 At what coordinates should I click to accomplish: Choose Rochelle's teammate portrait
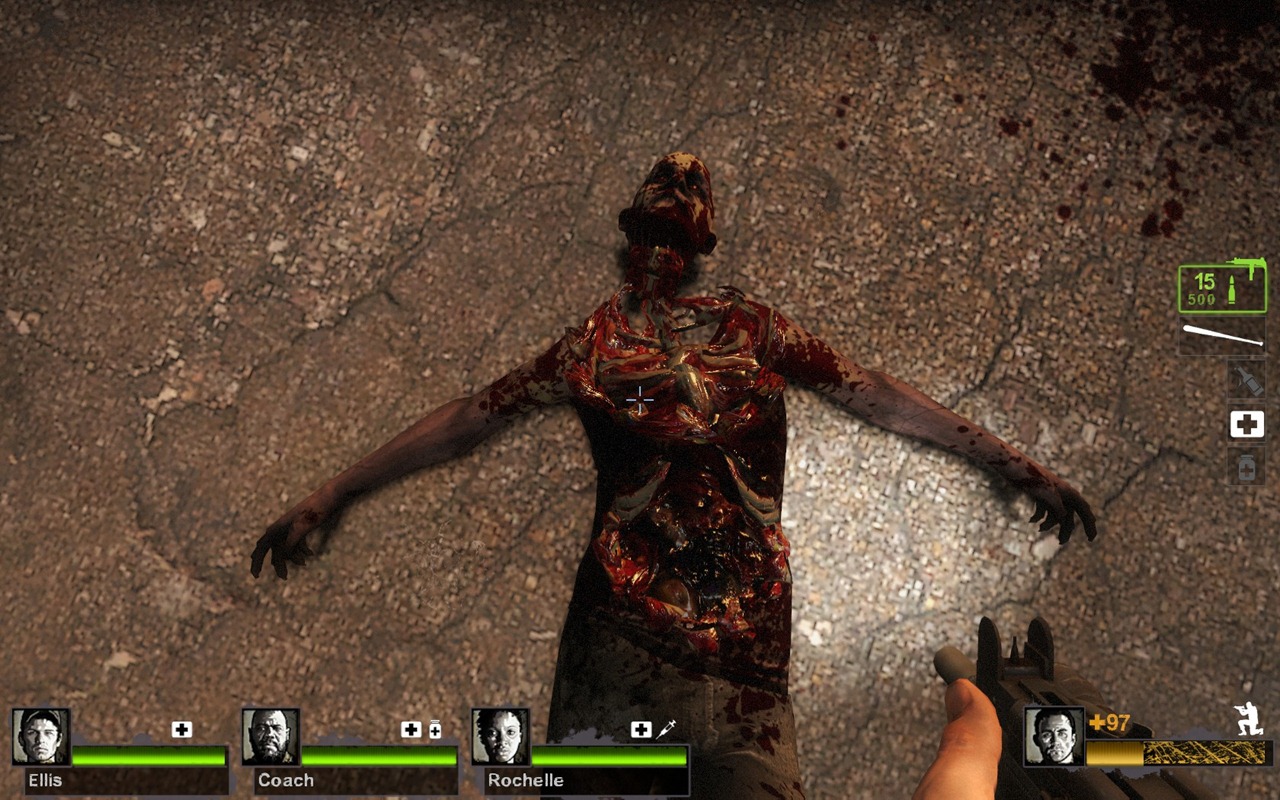501,737
